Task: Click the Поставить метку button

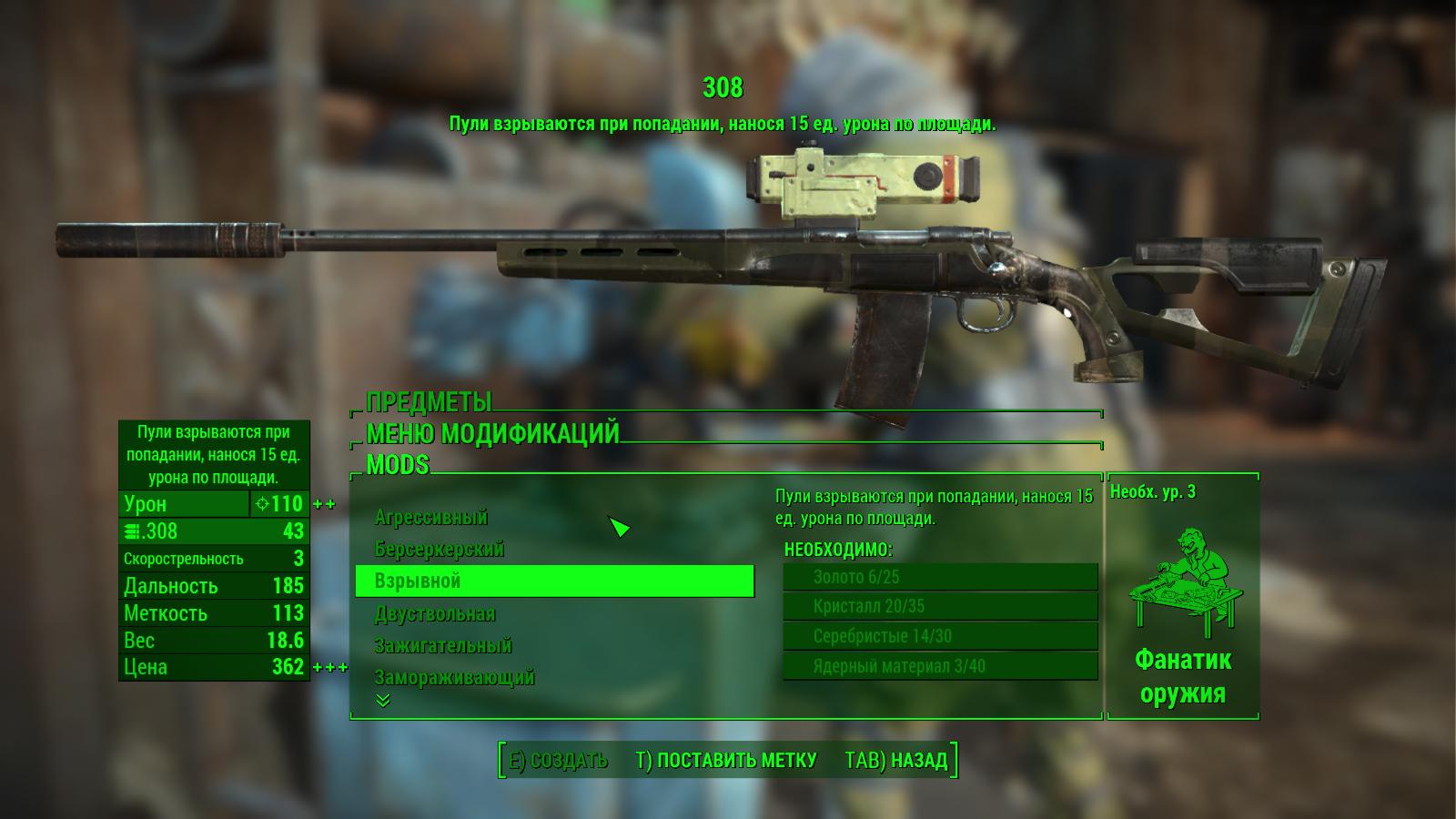Action: coord(726,761)
